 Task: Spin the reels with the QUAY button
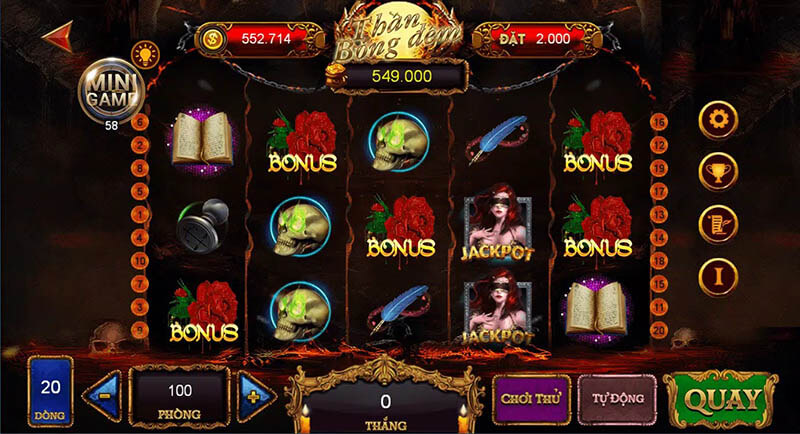[x=720, y=400]
